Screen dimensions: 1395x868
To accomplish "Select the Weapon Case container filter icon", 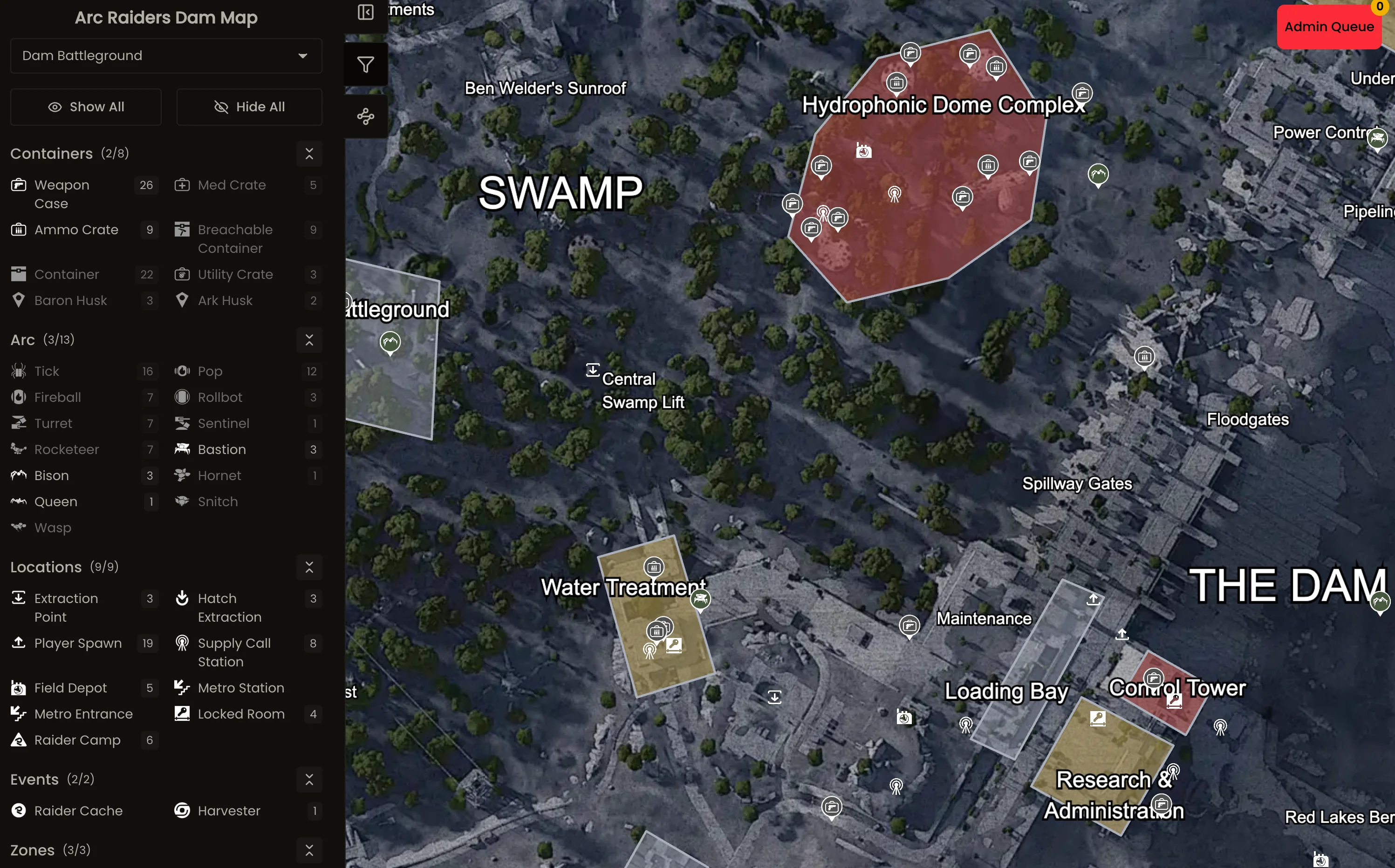I will pyautogui.click(x=19, y=185).
